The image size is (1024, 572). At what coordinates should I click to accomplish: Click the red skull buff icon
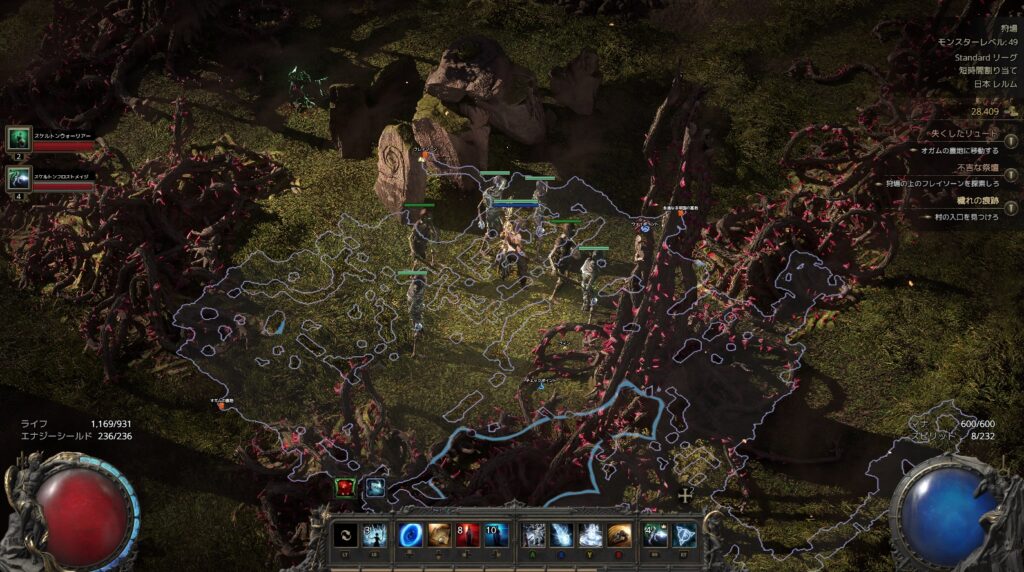(346, 487)
